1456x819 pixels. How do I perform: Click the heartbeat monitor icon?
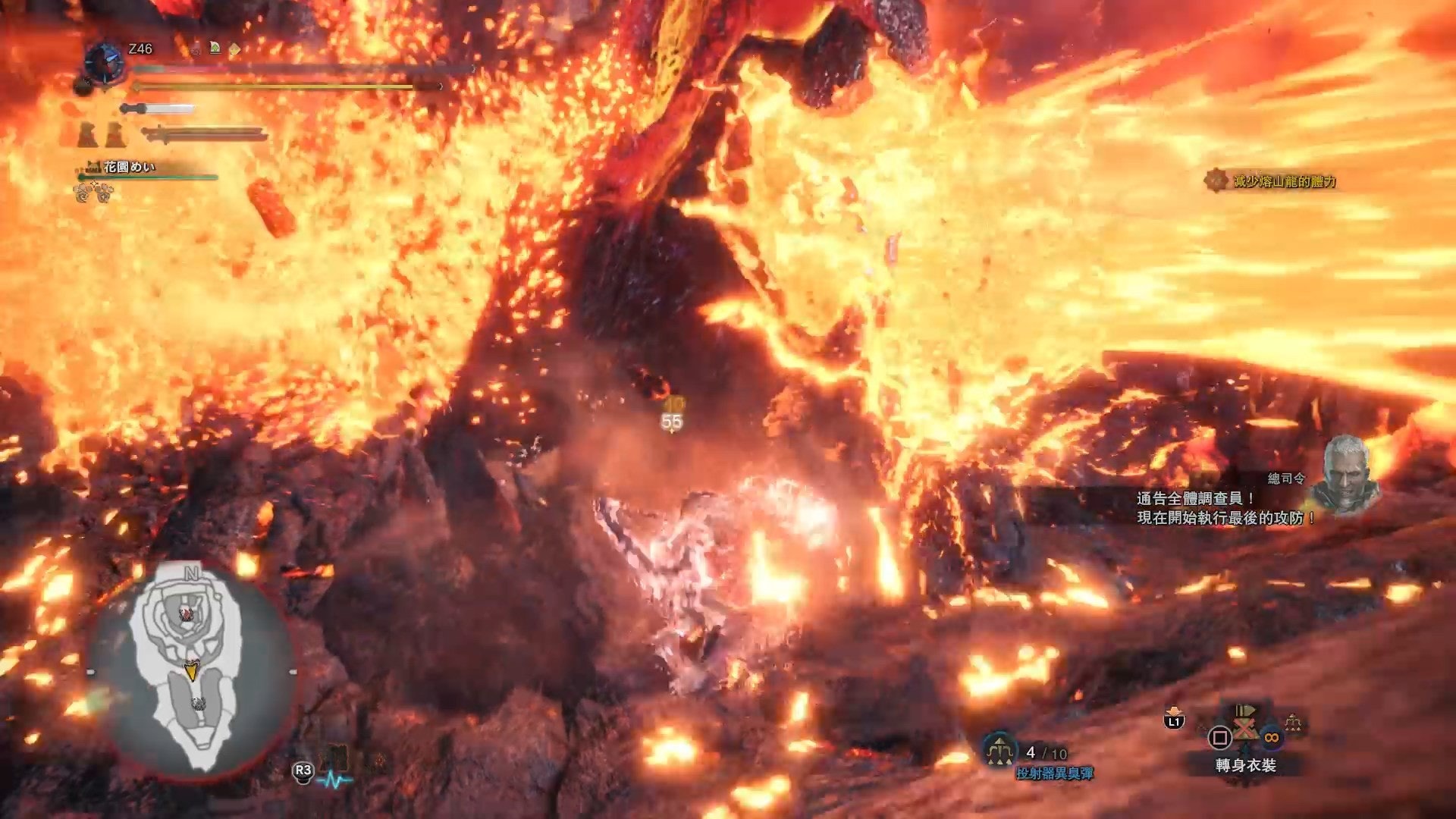(x=334, y=780)
